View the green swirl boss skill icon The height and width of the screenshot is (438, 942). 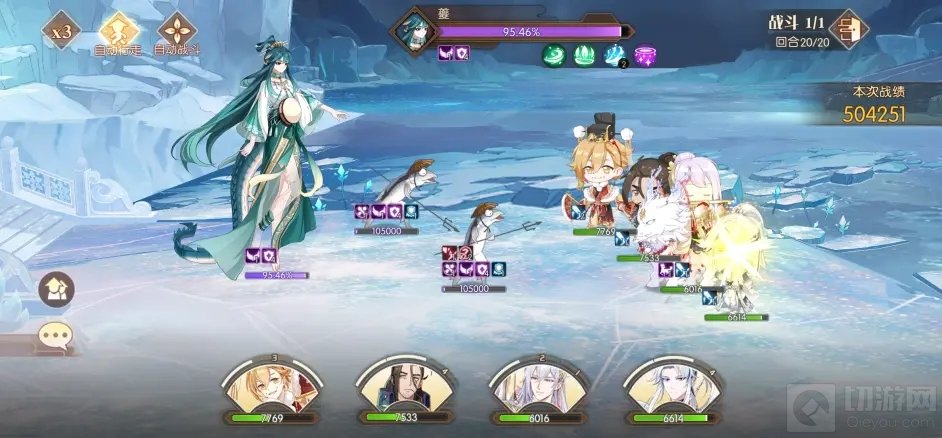pos(555,56)
